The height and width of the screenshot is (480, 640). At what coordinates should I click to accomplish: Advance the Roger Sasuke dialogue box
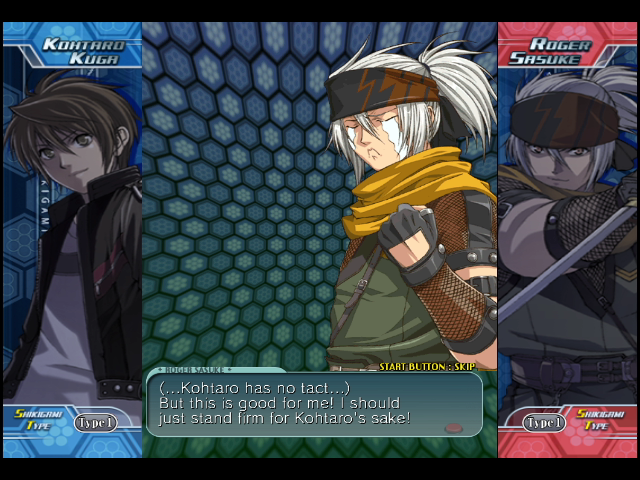[314, 404]
